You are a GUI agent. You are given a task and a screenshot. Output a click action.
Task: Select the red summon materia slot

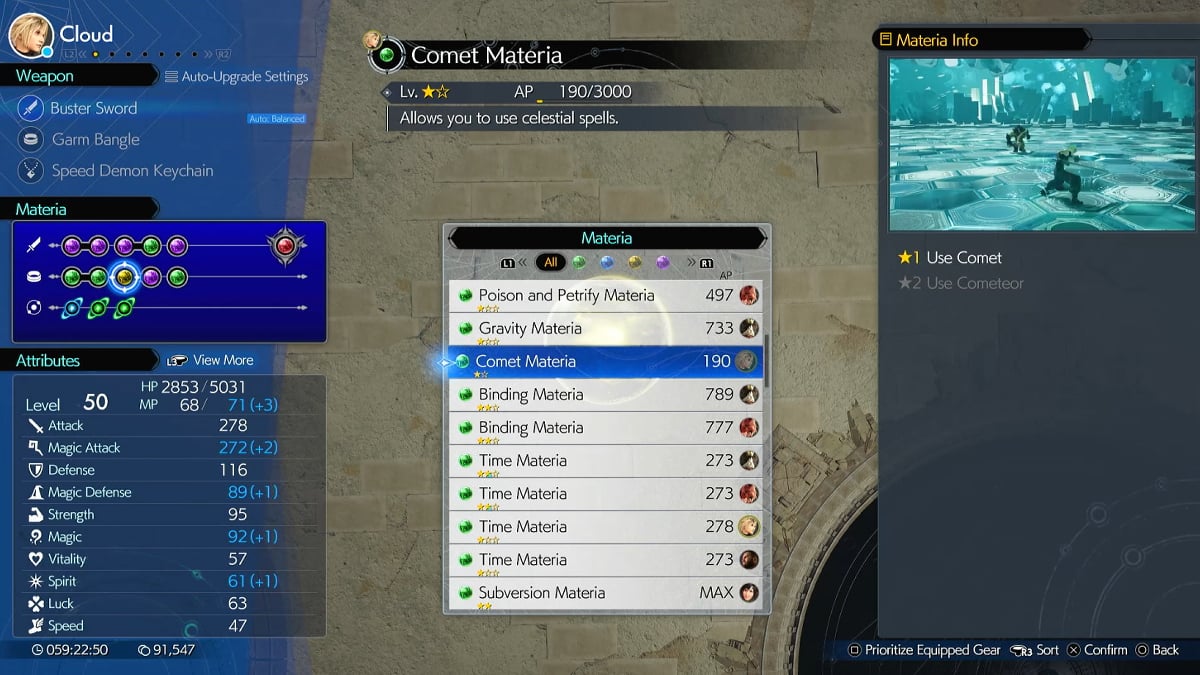[x=286, y=245]
